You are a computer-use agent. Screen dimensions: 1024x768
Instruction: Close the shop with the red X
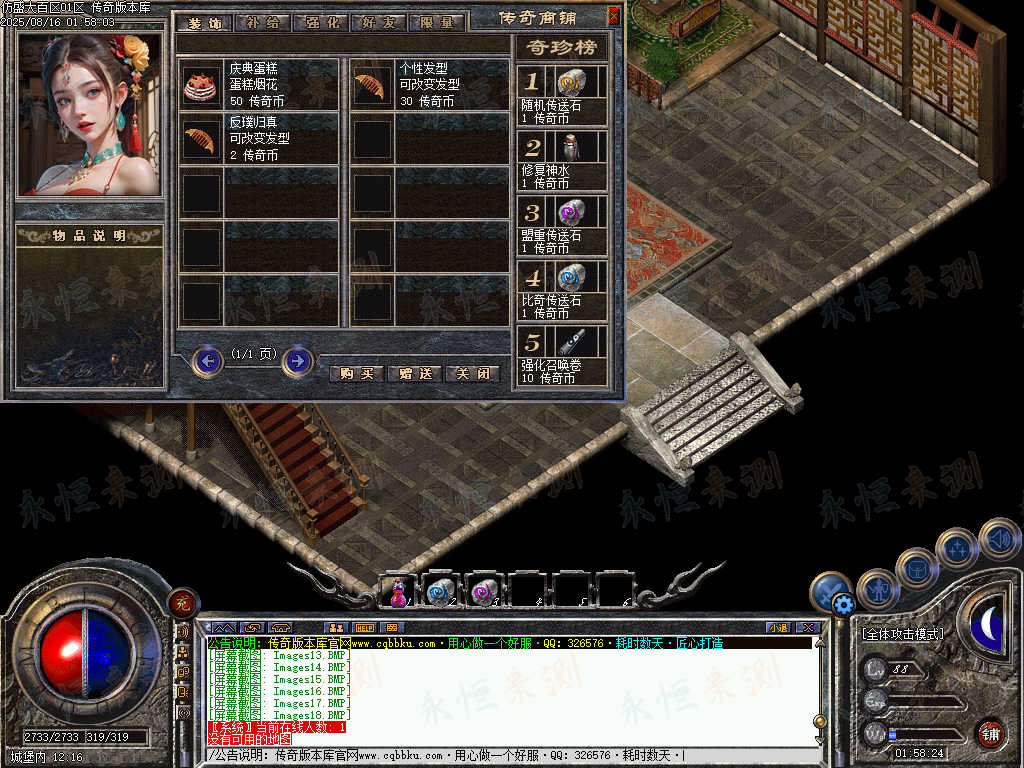pos(614,15)
